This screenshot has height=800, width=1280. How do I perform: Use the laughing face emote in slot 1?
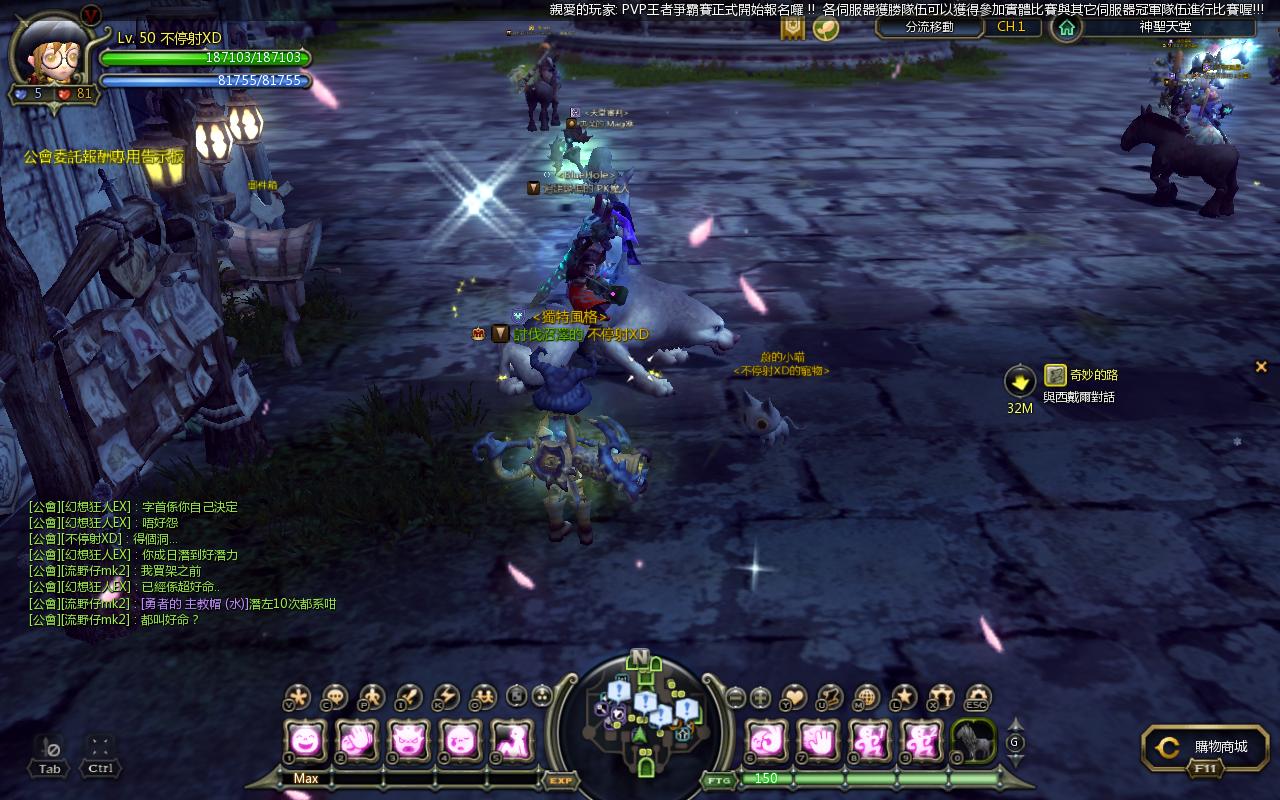point(305,741)
